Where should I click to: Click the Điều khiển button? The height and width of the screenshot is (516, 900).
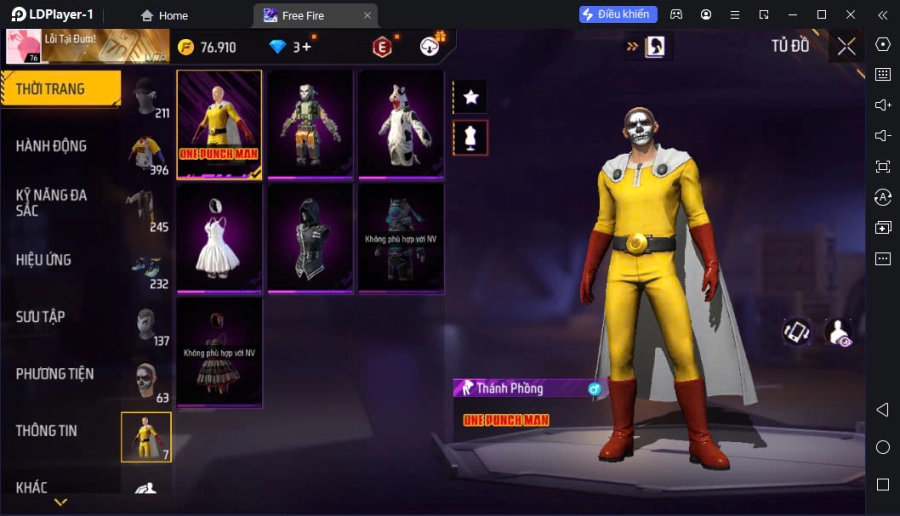pyautogui.click(x=618, y=15)
